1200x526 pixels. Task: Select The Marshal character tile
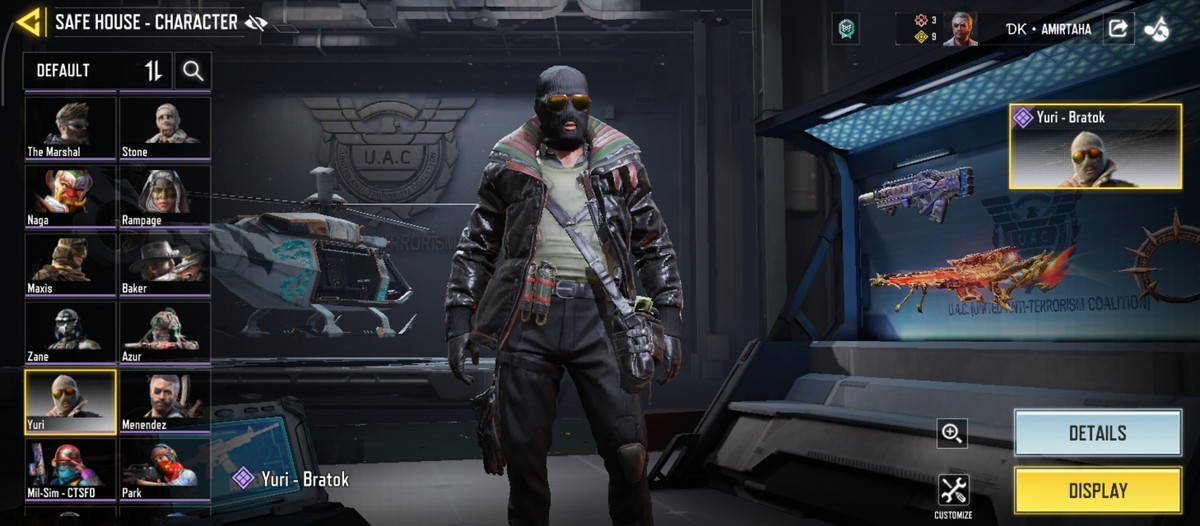(x=70, y=127)
